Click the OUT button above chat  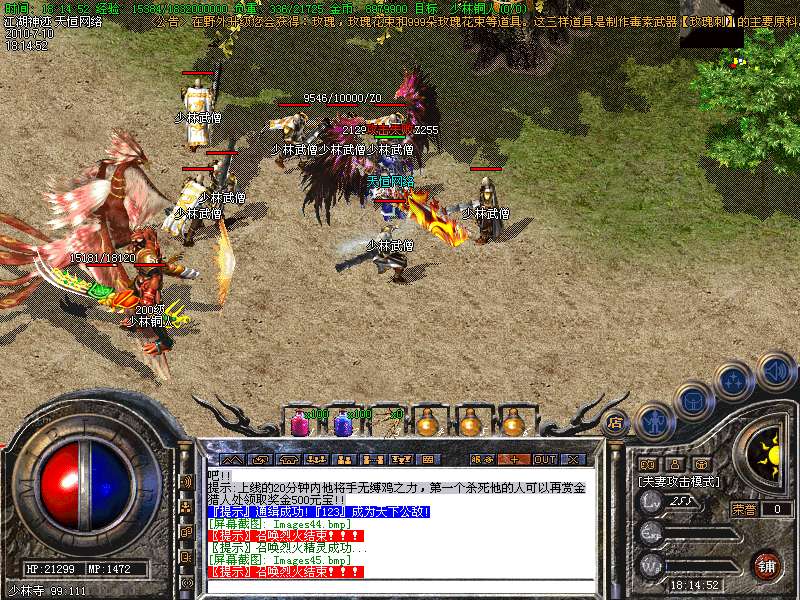point(544,459)
